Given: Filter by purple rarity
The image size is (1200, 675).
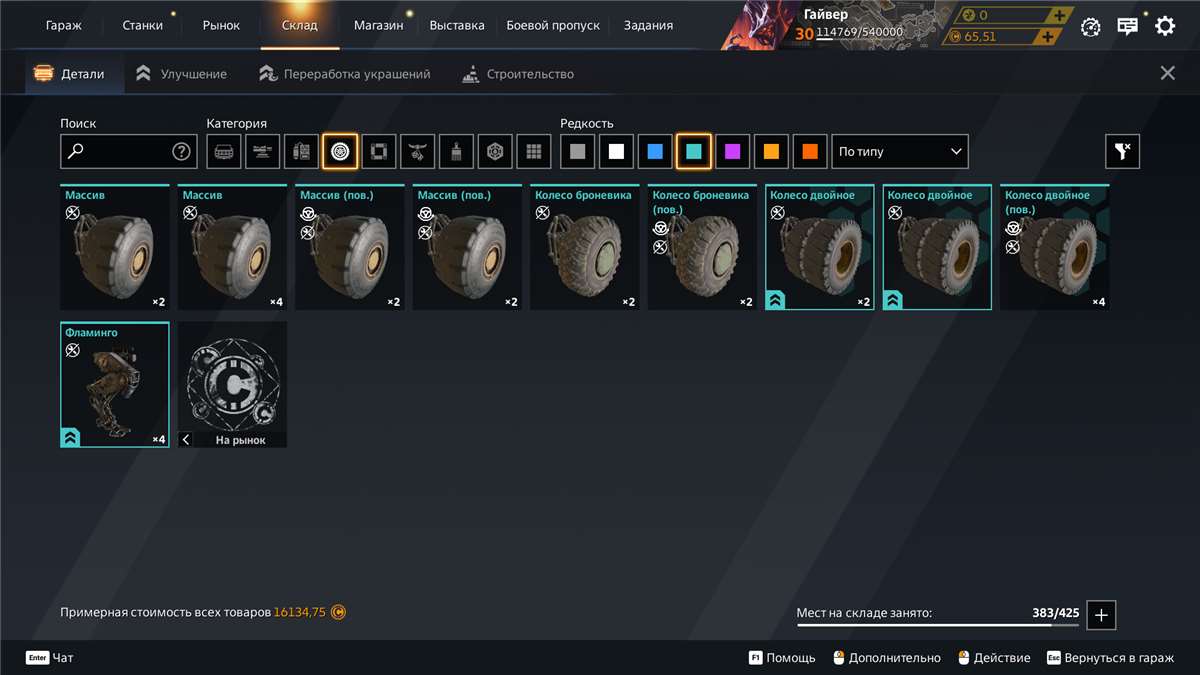Looking at the screenshot, I should (733, 152).
